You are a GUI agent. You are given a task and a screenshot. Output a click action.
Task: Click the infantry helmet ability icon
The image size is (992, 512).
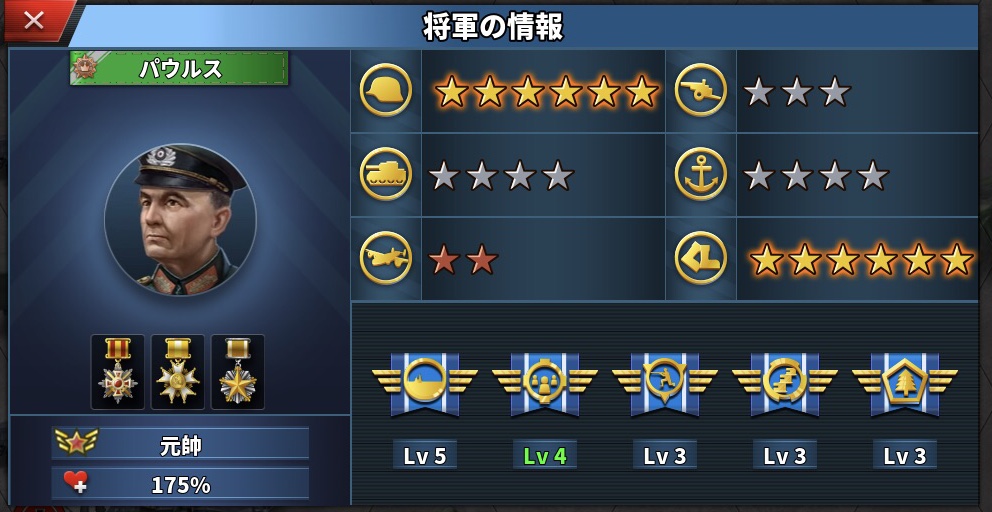pyautogui.click(x=386, y=90)
